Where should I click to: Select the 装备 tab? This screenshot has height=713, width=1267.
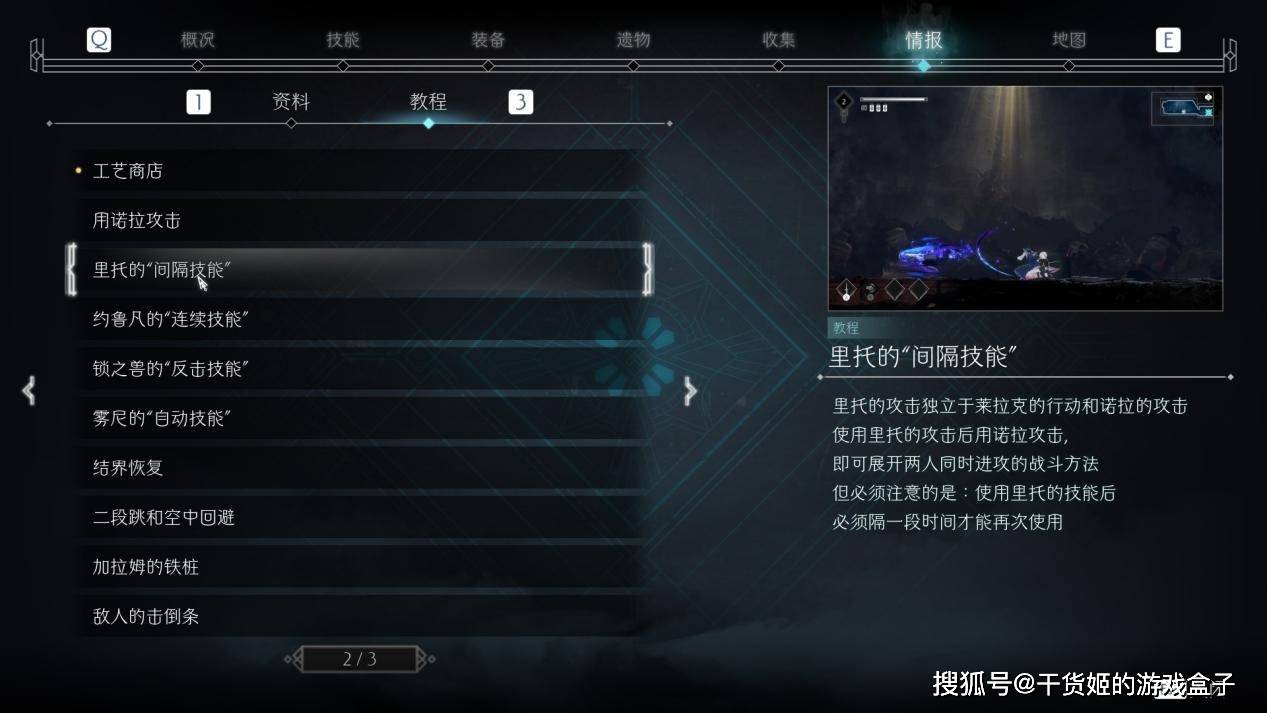[488, 41]
